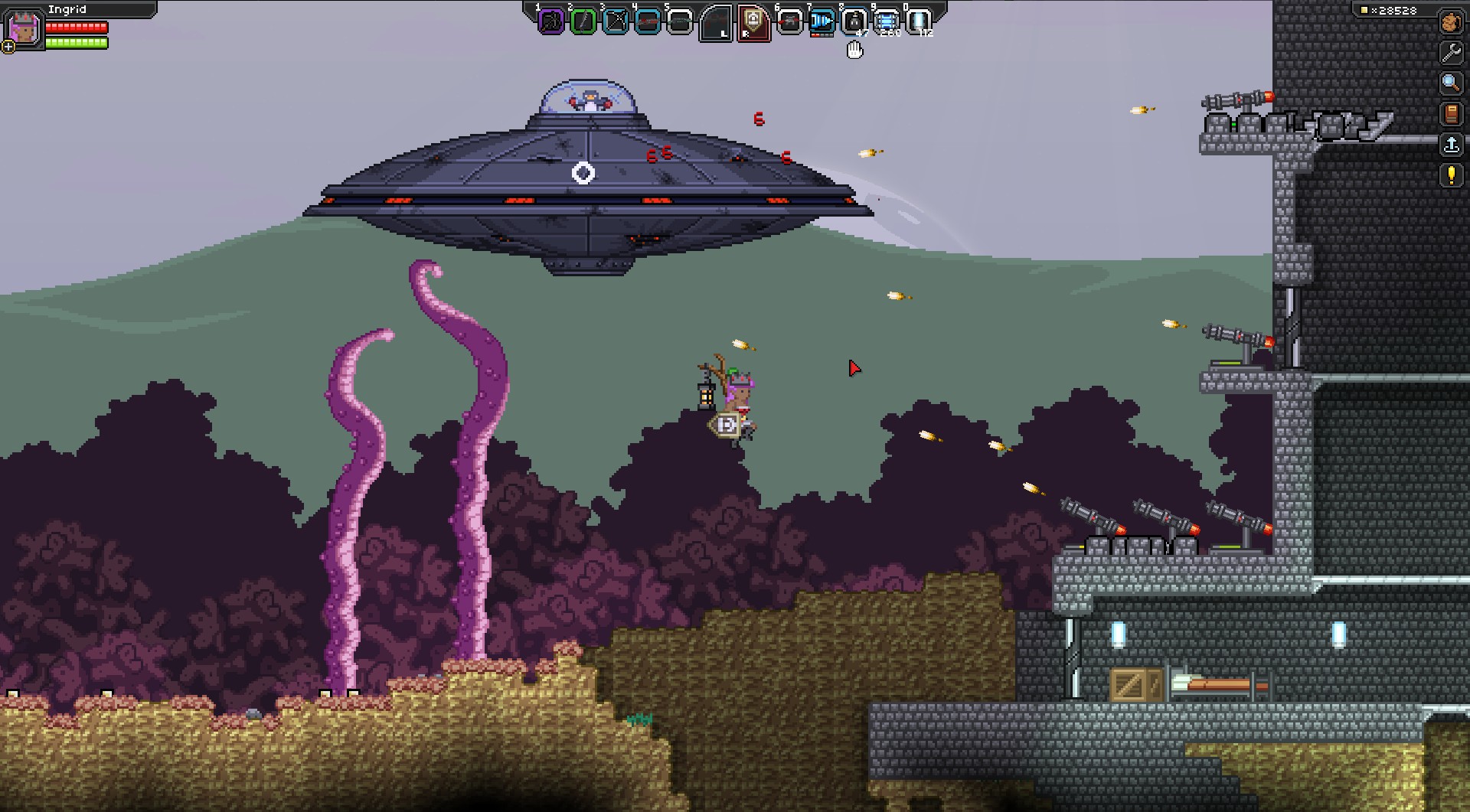Viewport: 1470px width, 812px height.
Task: Equip the sword in the green hotbar slot
Action: click(x=583, y=21)
